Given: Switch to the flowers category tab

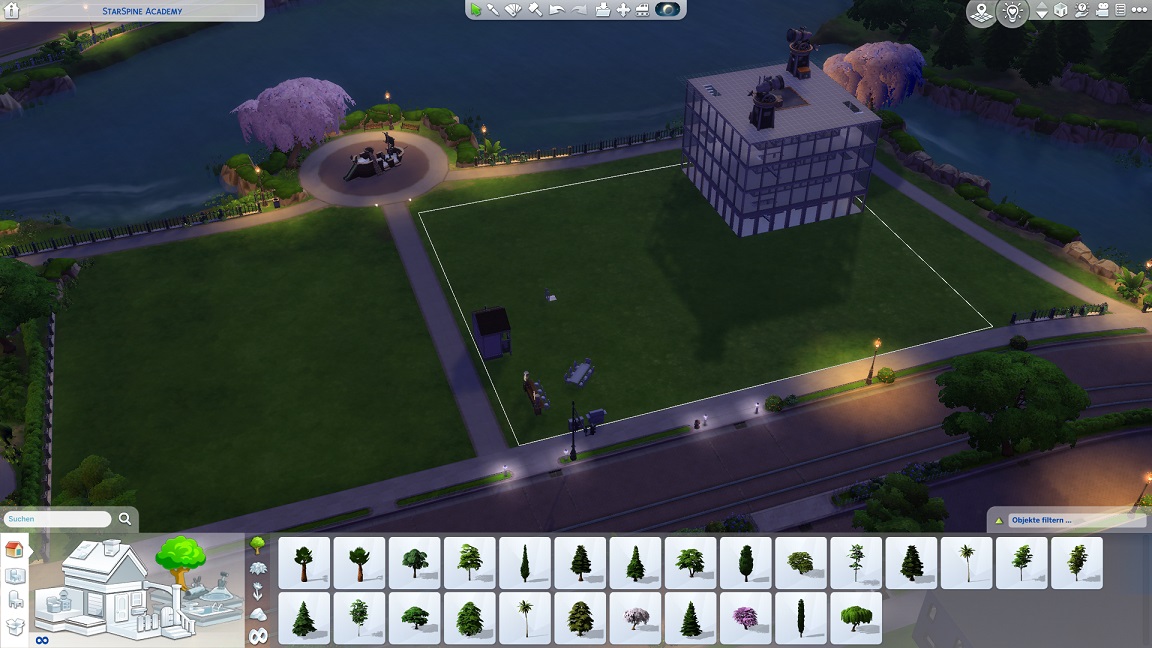Looking at the screenshot, I should pyautogui.click(x=258, y=591).
